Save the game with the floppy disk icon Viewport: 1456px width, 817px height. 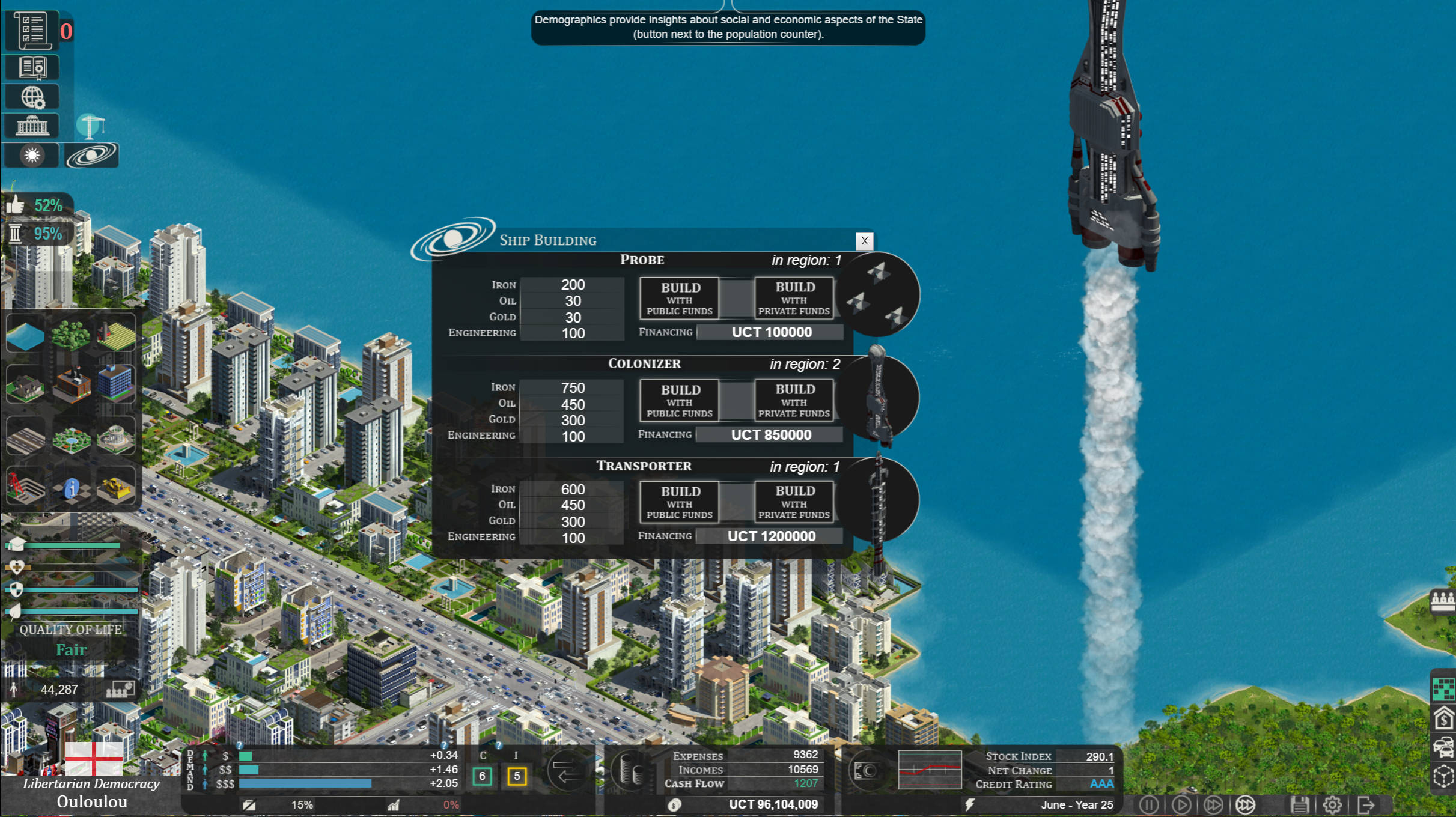[x=1300, y=804]
